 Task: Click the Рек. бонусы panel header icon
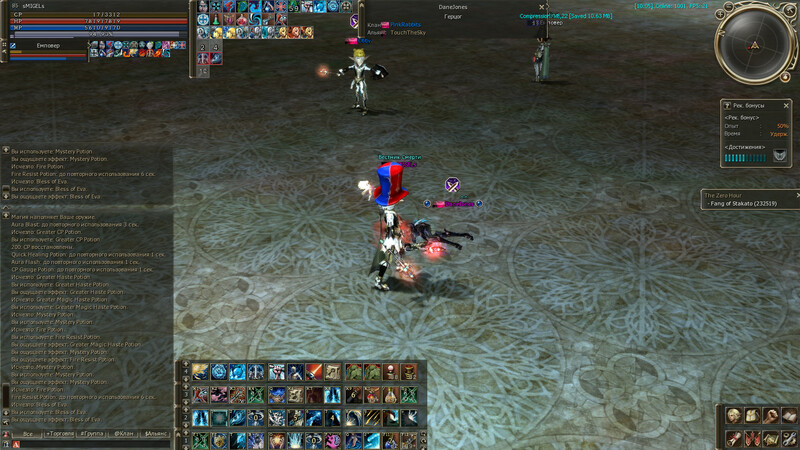pos(726,104)
